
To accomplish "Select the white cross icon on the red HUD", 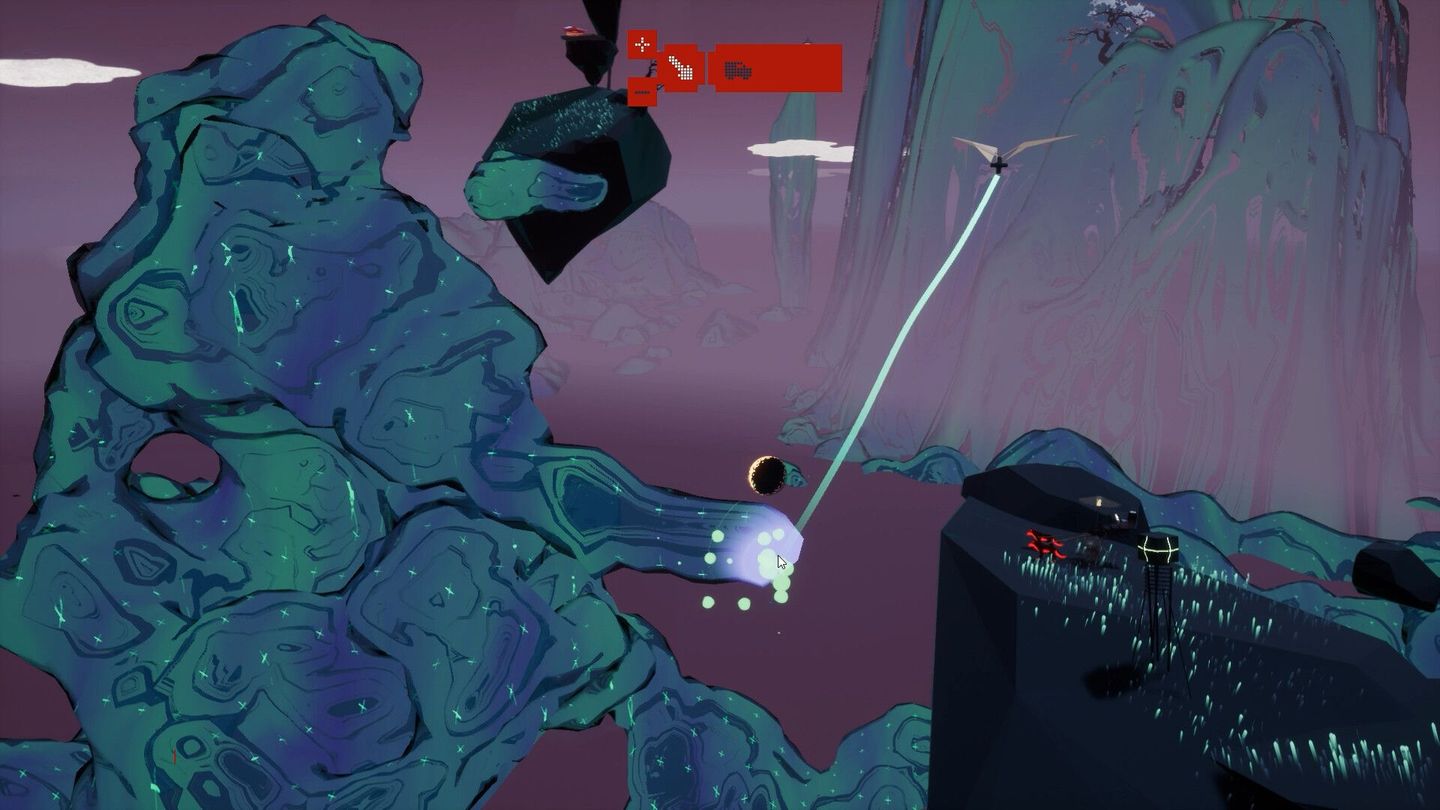I will (x=642, y=44).
